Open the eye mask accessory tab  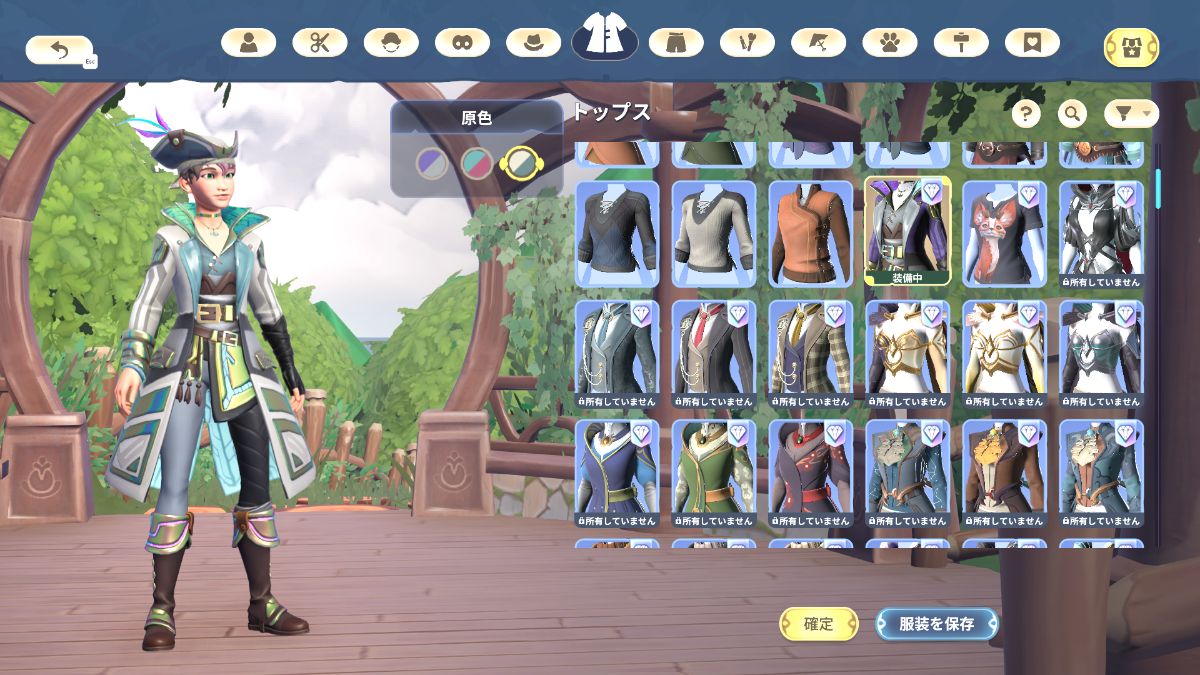coord(462,43)
